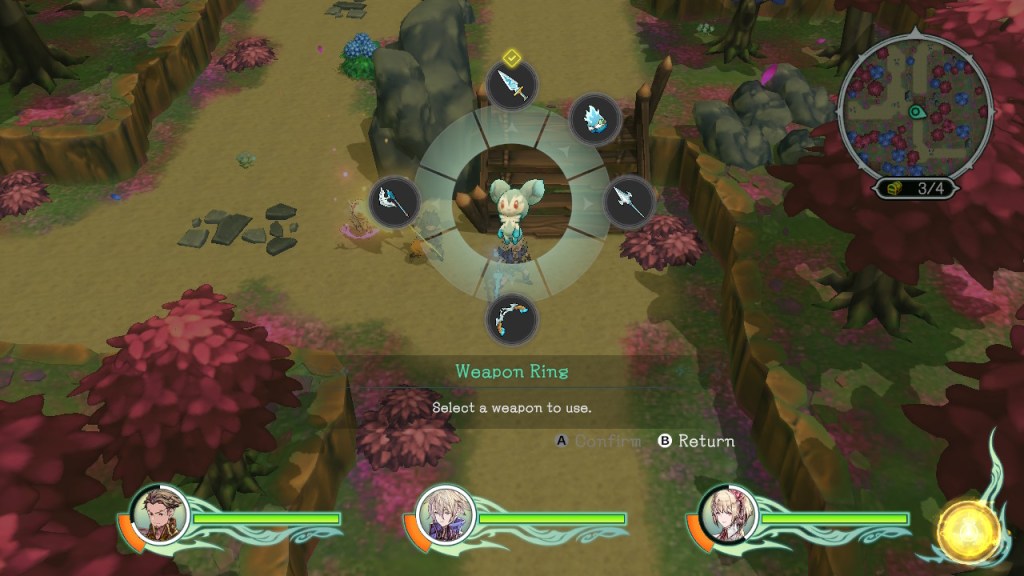This screenshot has width=1024, height=576.
Task: Click the Return option
Action: pos(696,441)
